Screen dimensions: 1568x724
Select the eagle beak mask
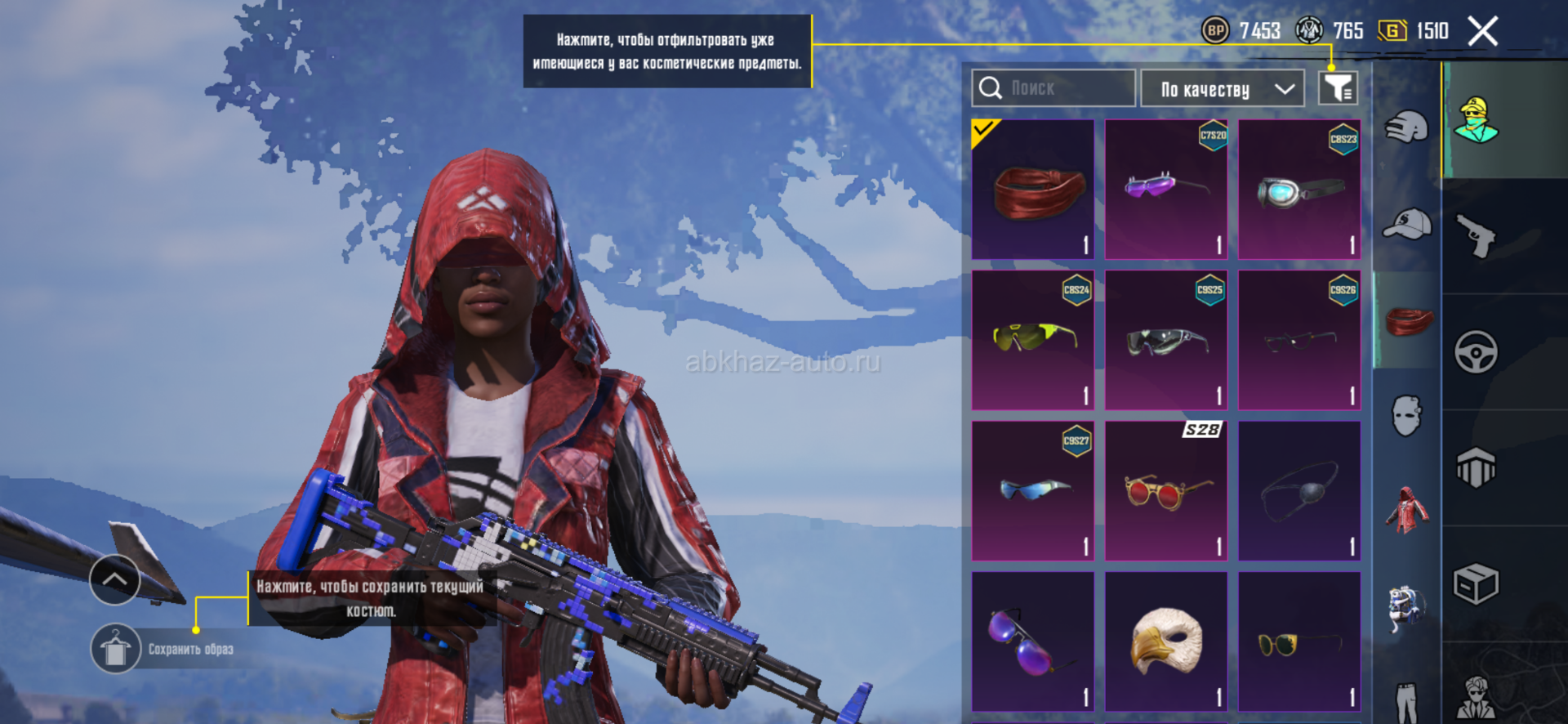pyautogui.click(x=1166, y=641)
